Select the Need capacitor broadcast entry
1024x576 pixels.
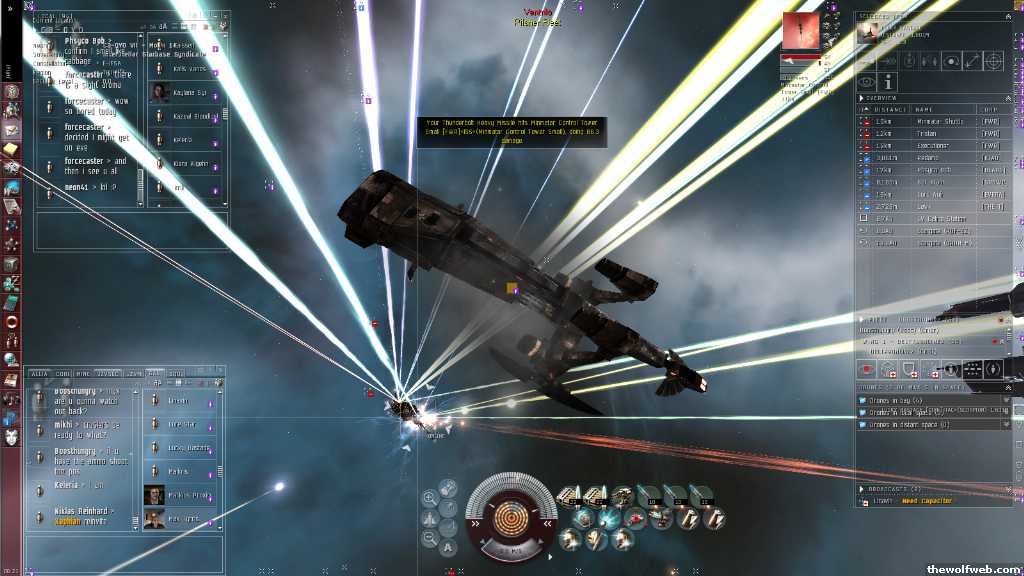925,501
